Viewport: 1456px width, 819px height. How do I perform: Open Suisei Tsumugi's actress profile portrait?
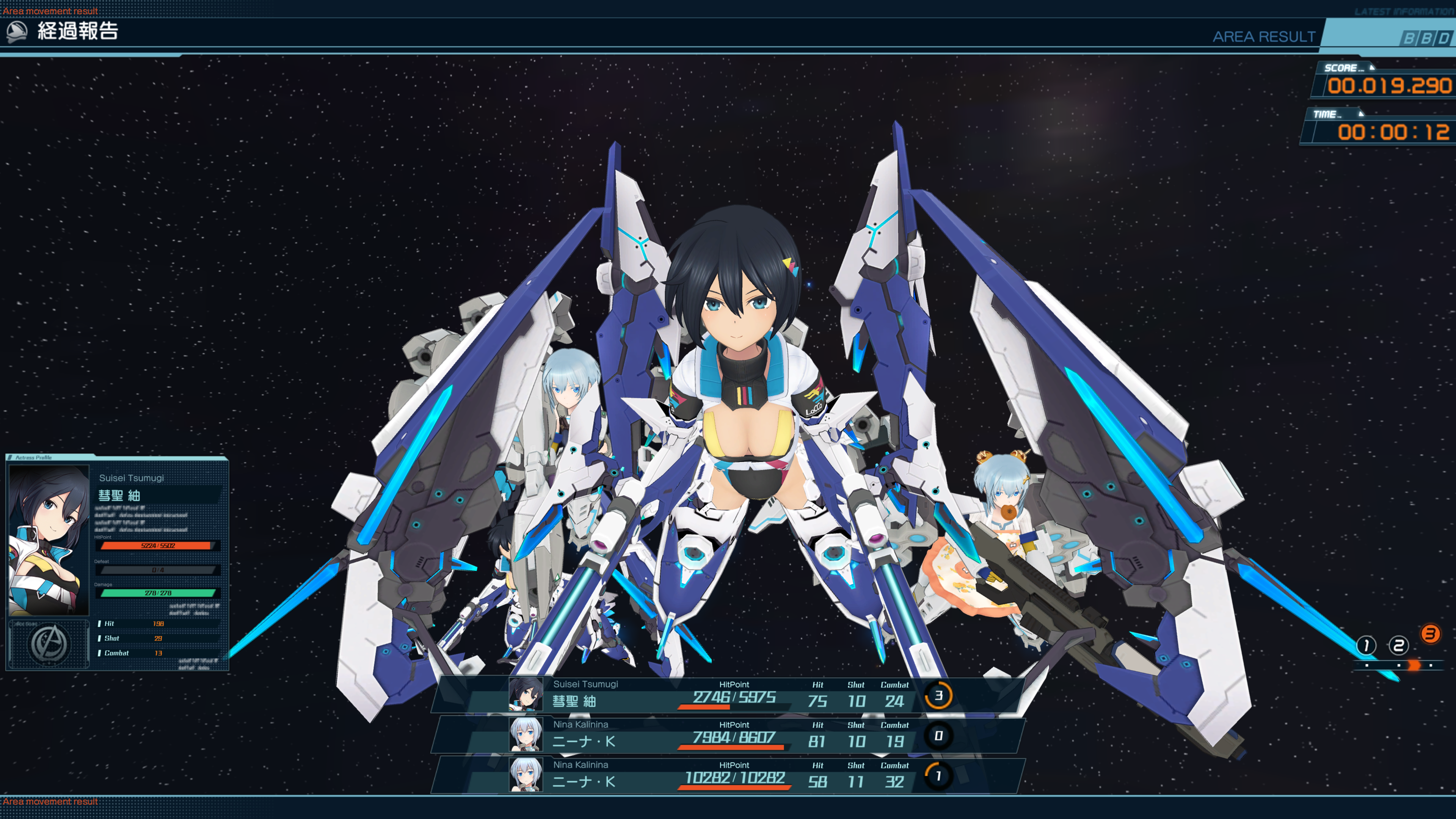[49, 540]
